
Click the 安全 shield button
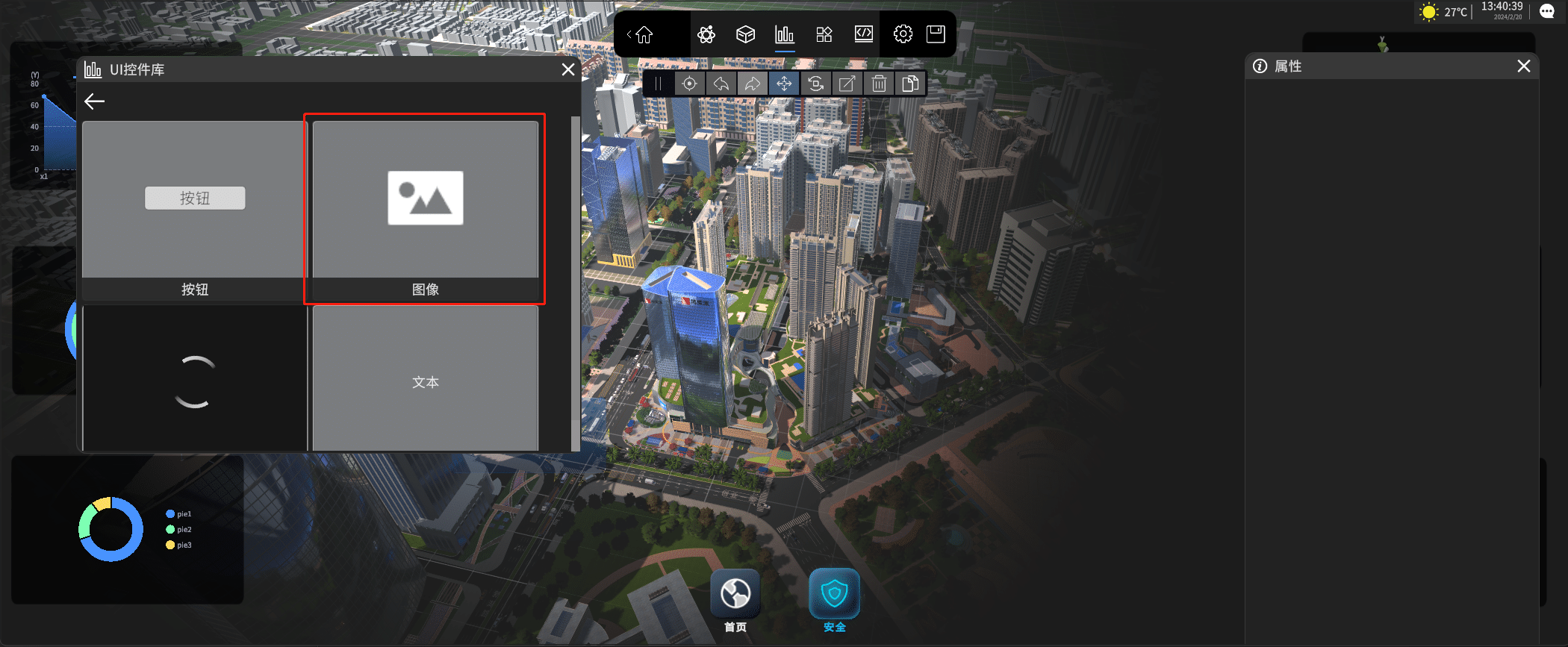tap(834, 596)
